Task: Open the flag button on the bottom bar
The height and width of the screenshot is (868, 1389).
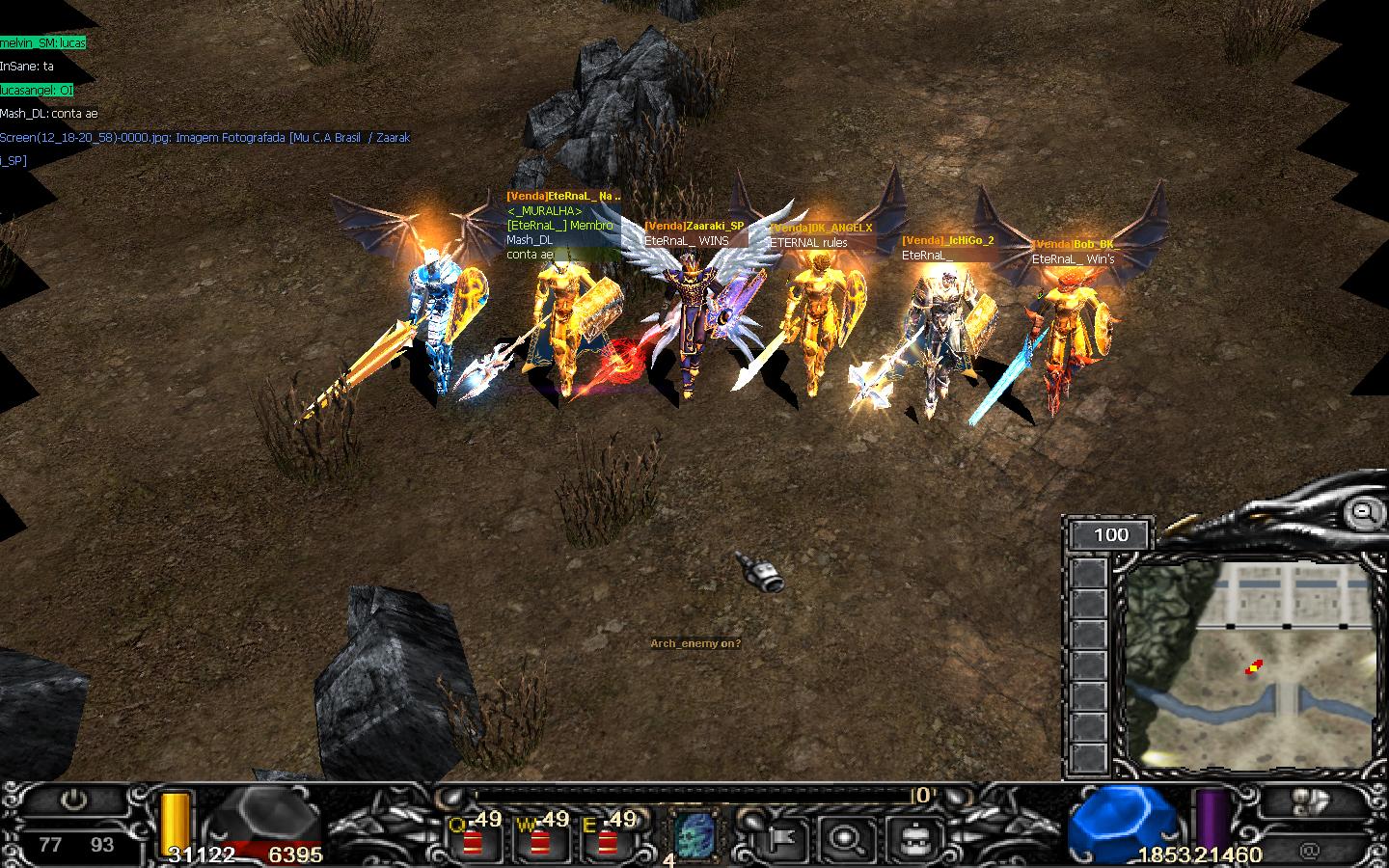Action: pos(782,839)
